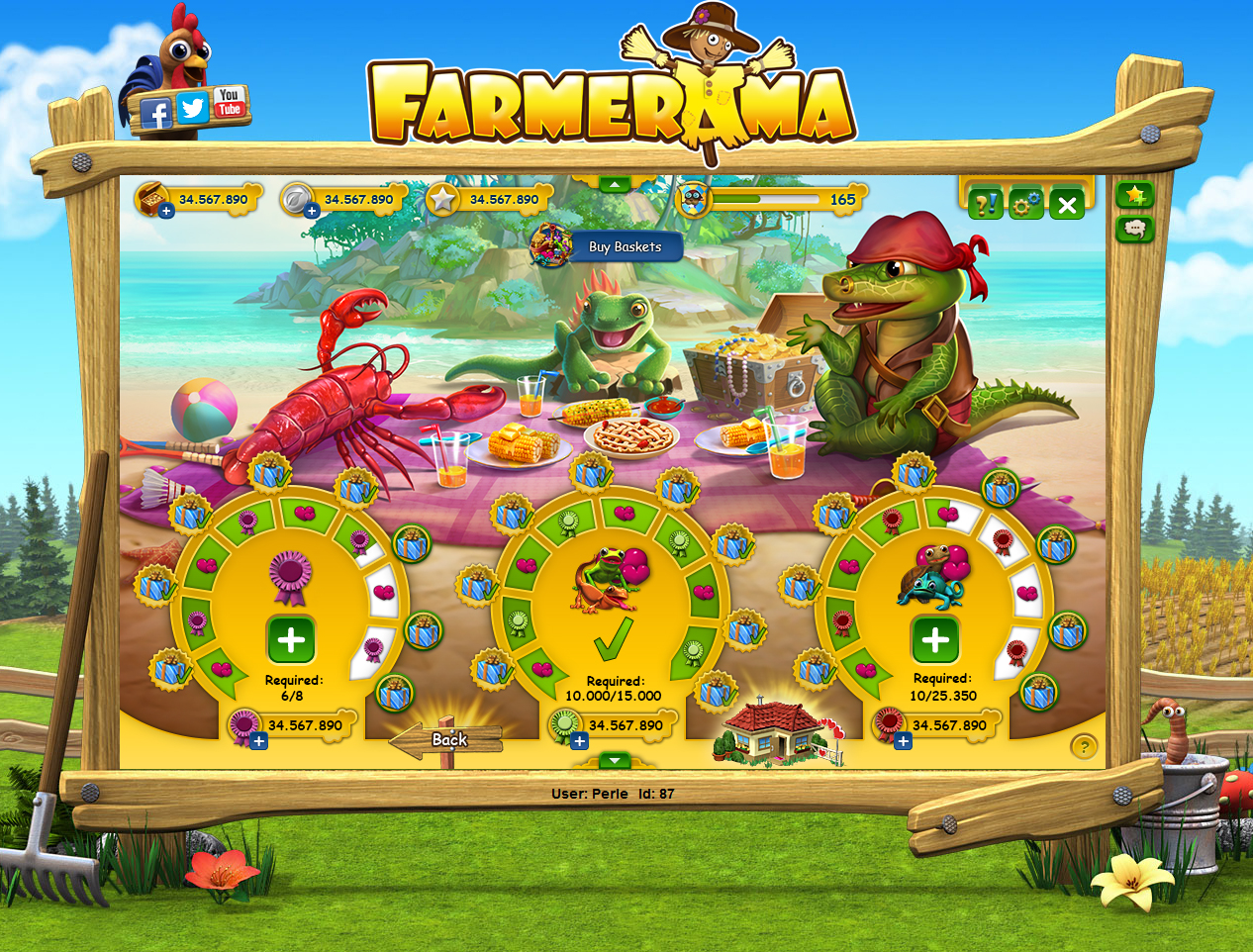Collapse the top bar with up arrow
The height and width of the screenshot is (952, 1253).
(x=615, y=184)
